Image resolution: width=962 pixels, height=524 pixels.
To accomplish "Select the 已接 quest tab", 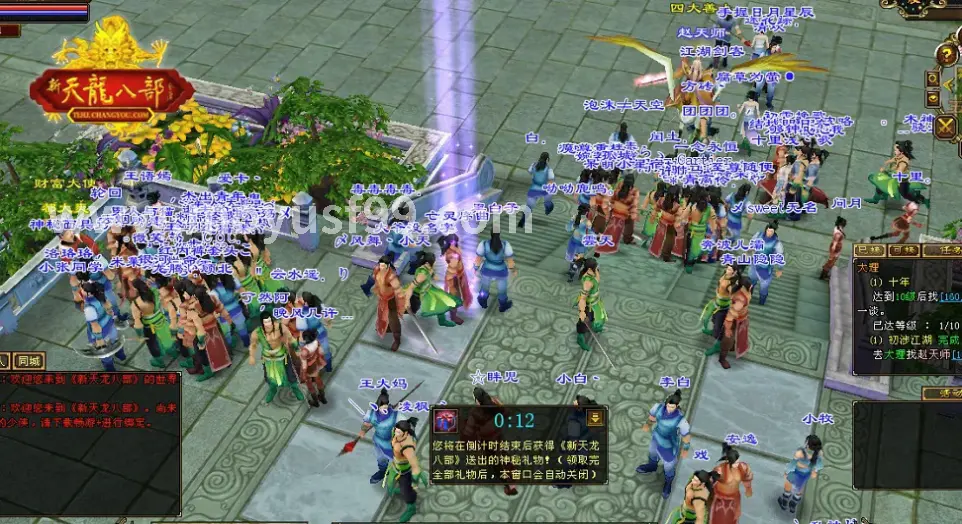I will (x=870, y=250).
